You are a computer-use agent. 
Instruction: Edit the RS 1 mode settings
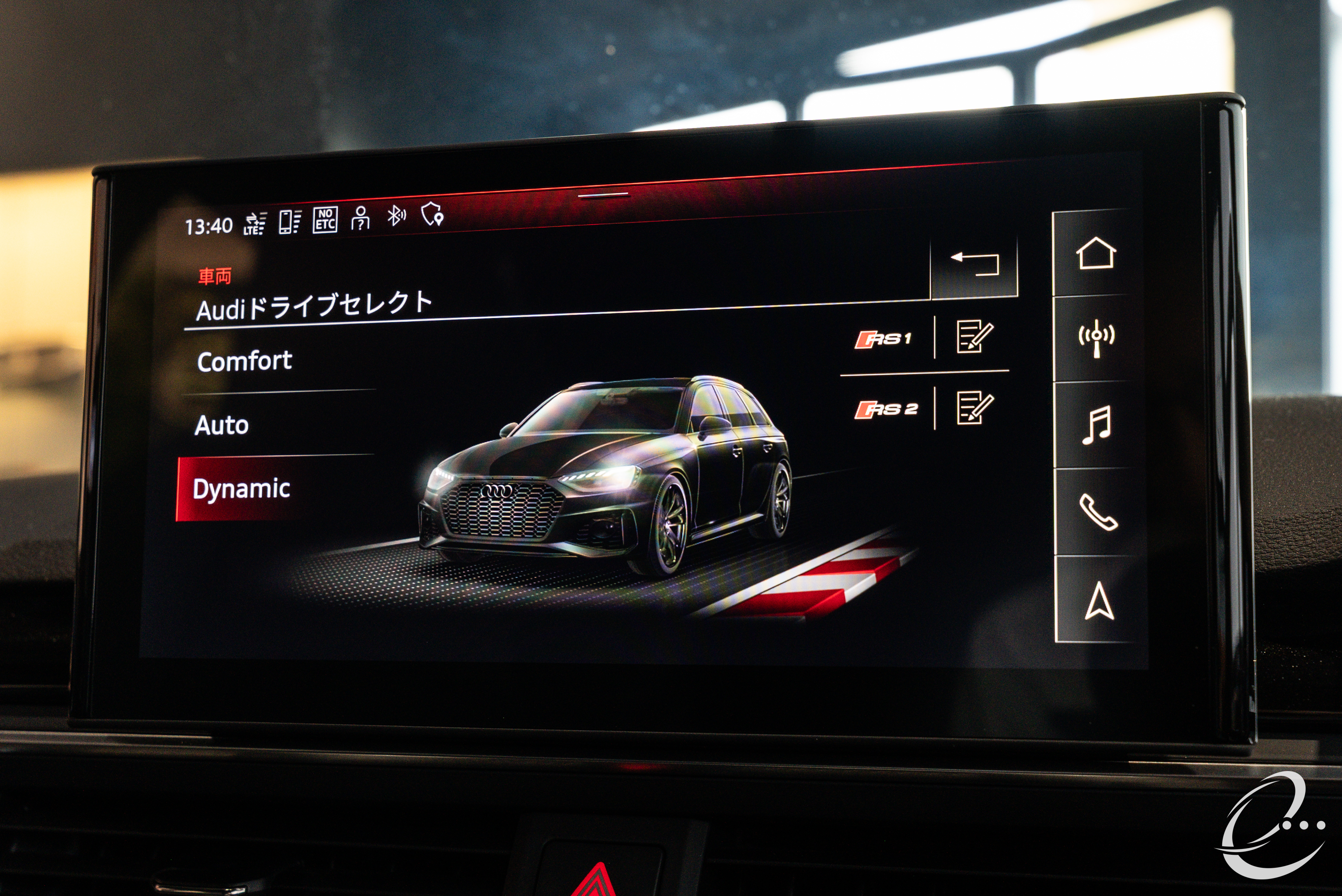974,336
